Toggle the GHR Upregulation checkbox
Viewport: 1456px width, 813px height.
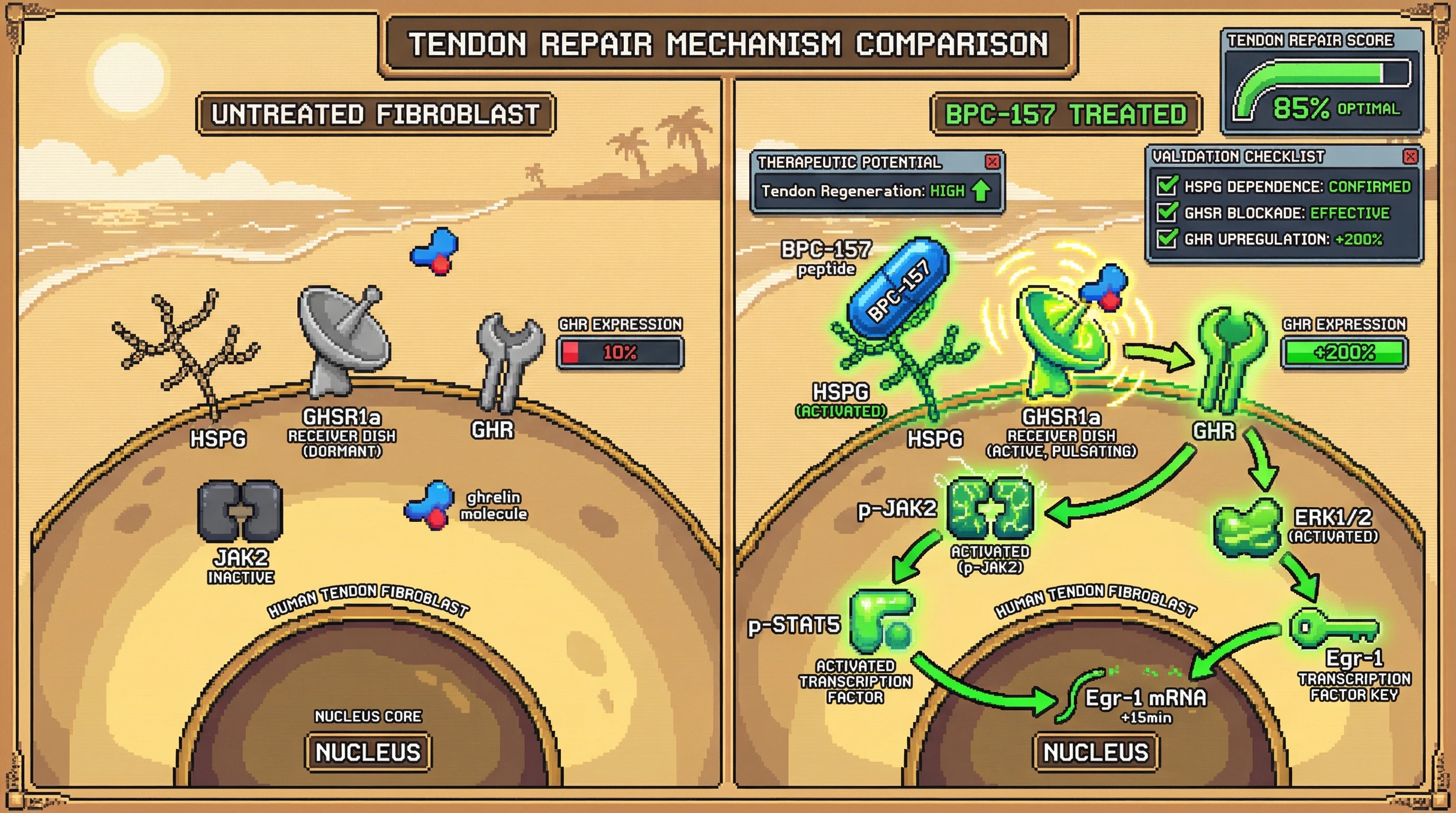(1167, 238)
